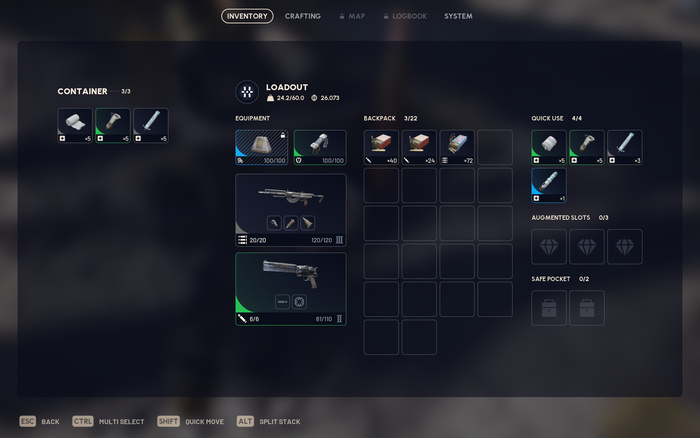Select the blue augment in Equipment
The height and width of the screenshot is (438, 700).
pos(262,147)
